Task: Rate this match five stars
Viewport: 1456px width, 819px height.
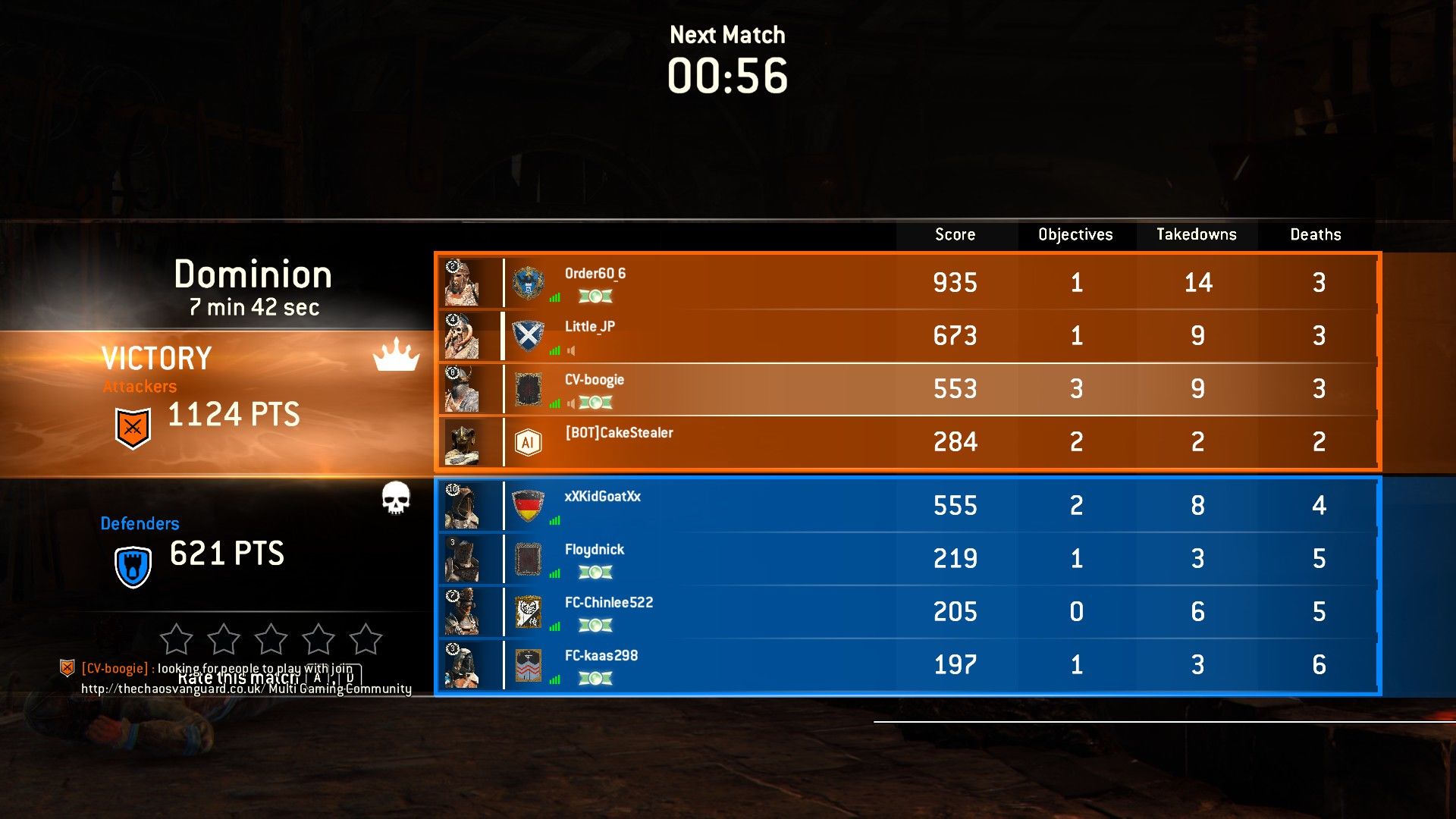Action: 366,639
